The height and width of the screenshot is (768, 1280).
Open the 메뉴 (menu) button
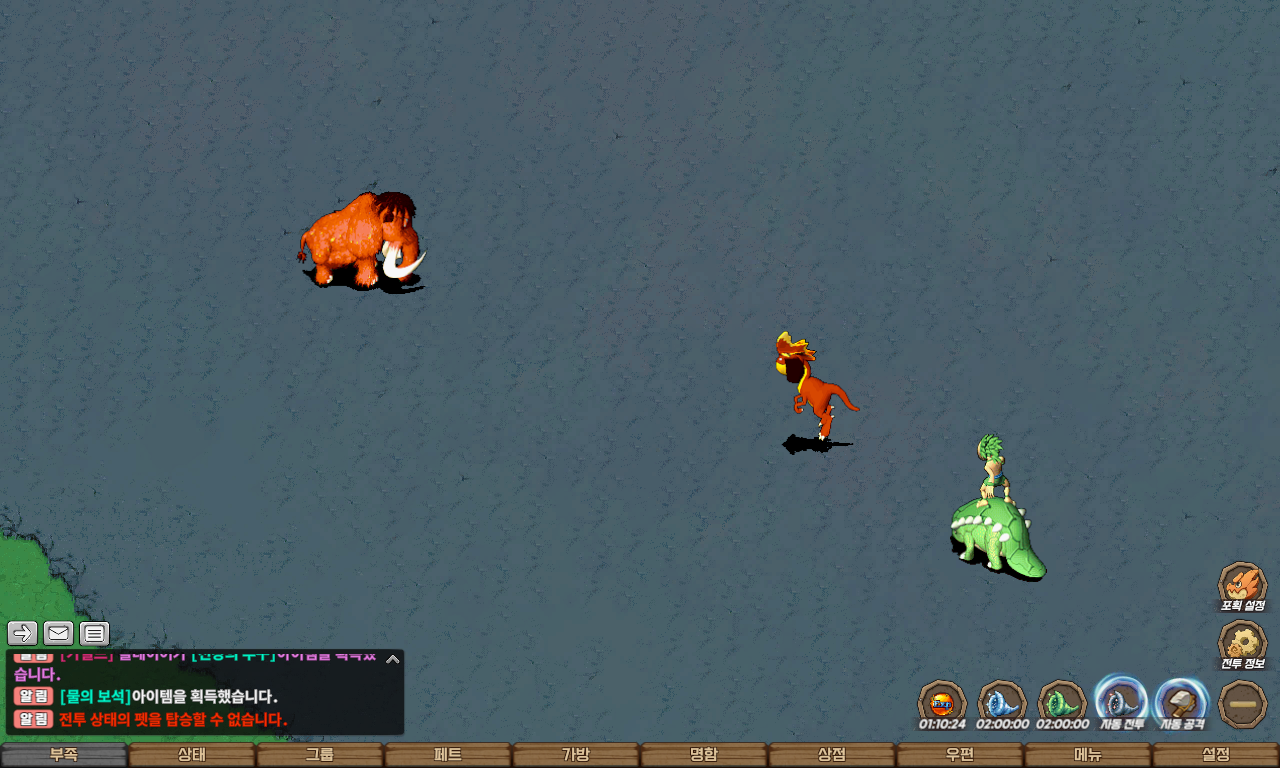tap(1088, 755)
